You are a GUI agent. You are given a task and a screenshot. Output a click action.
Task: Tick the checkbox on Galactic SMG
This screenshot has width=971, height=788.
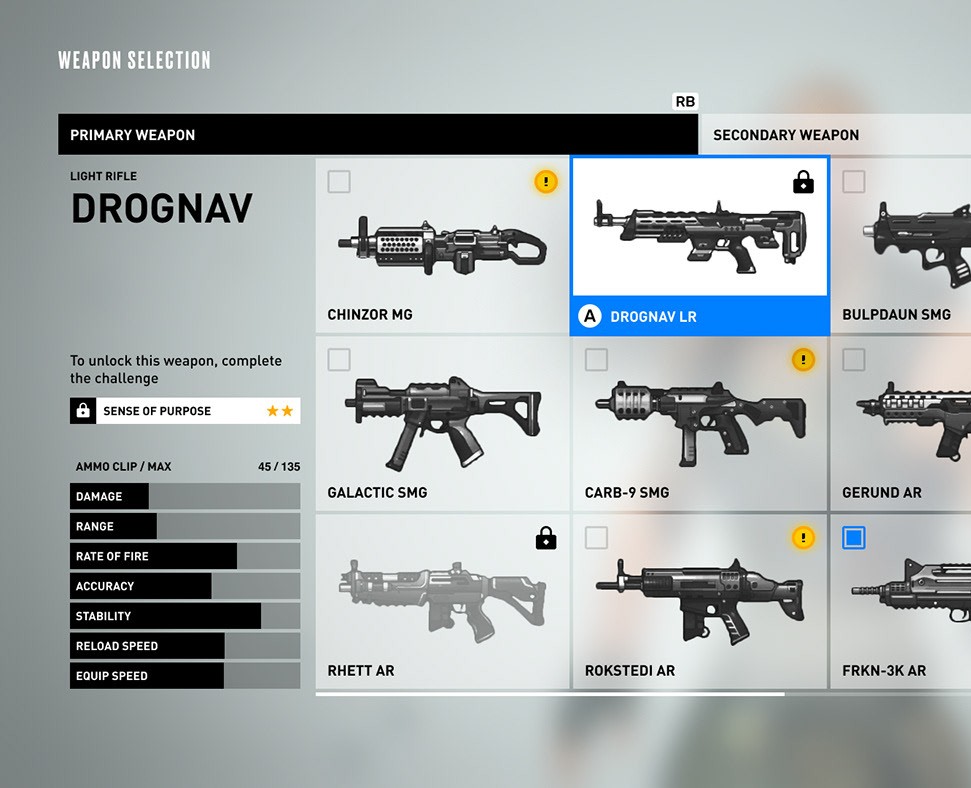pos(339,359)
